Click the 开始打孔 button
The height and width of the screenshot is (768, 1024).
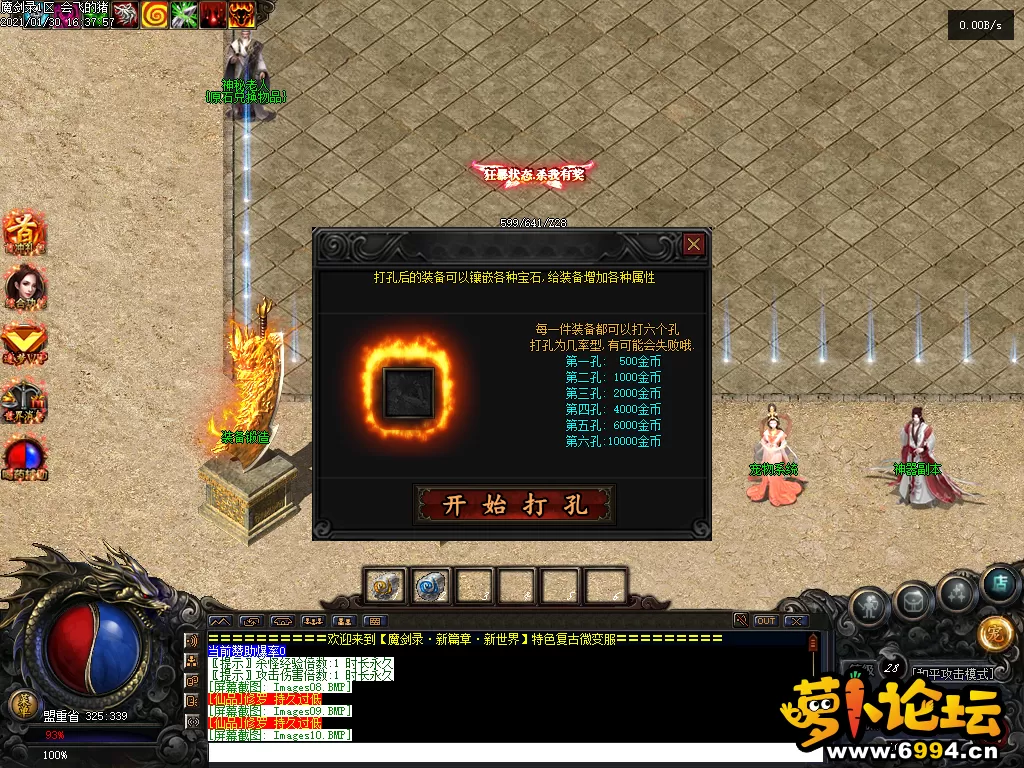point(514,505)
